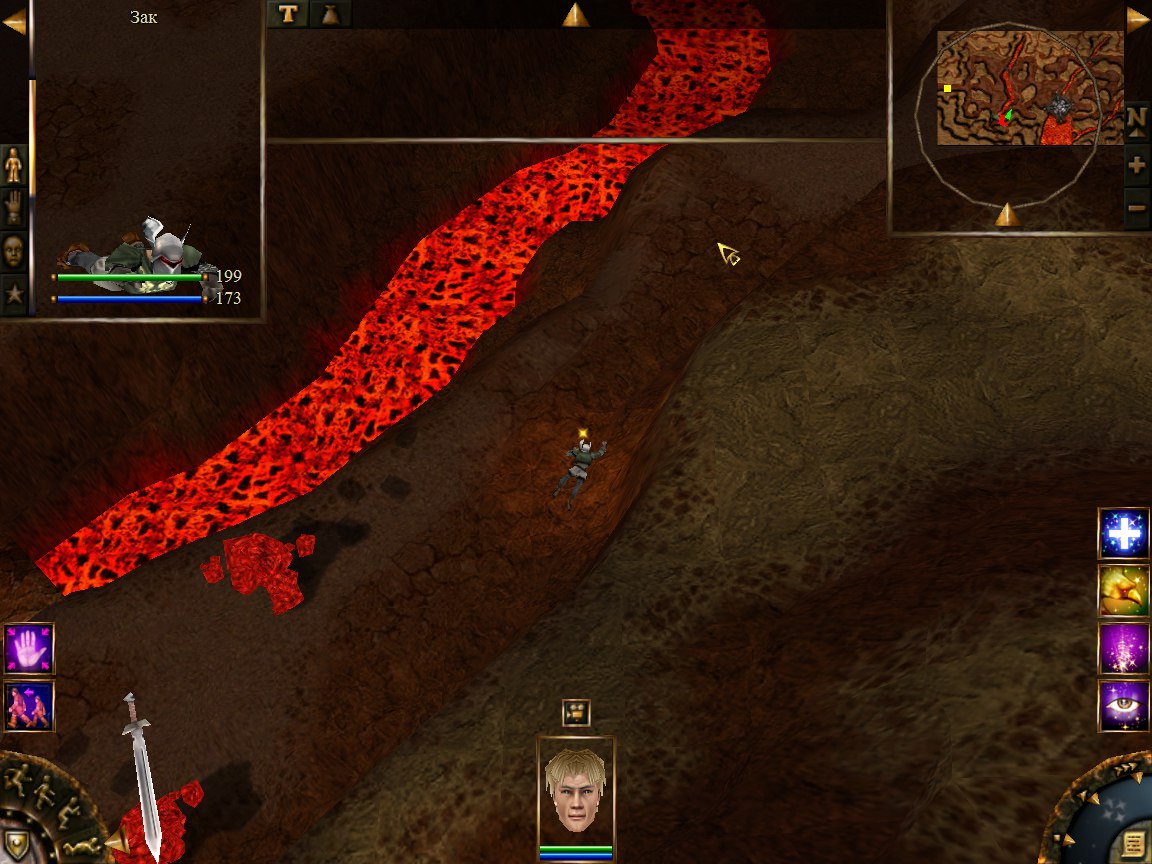Cast the purple eye spell

click(1124, 705)
